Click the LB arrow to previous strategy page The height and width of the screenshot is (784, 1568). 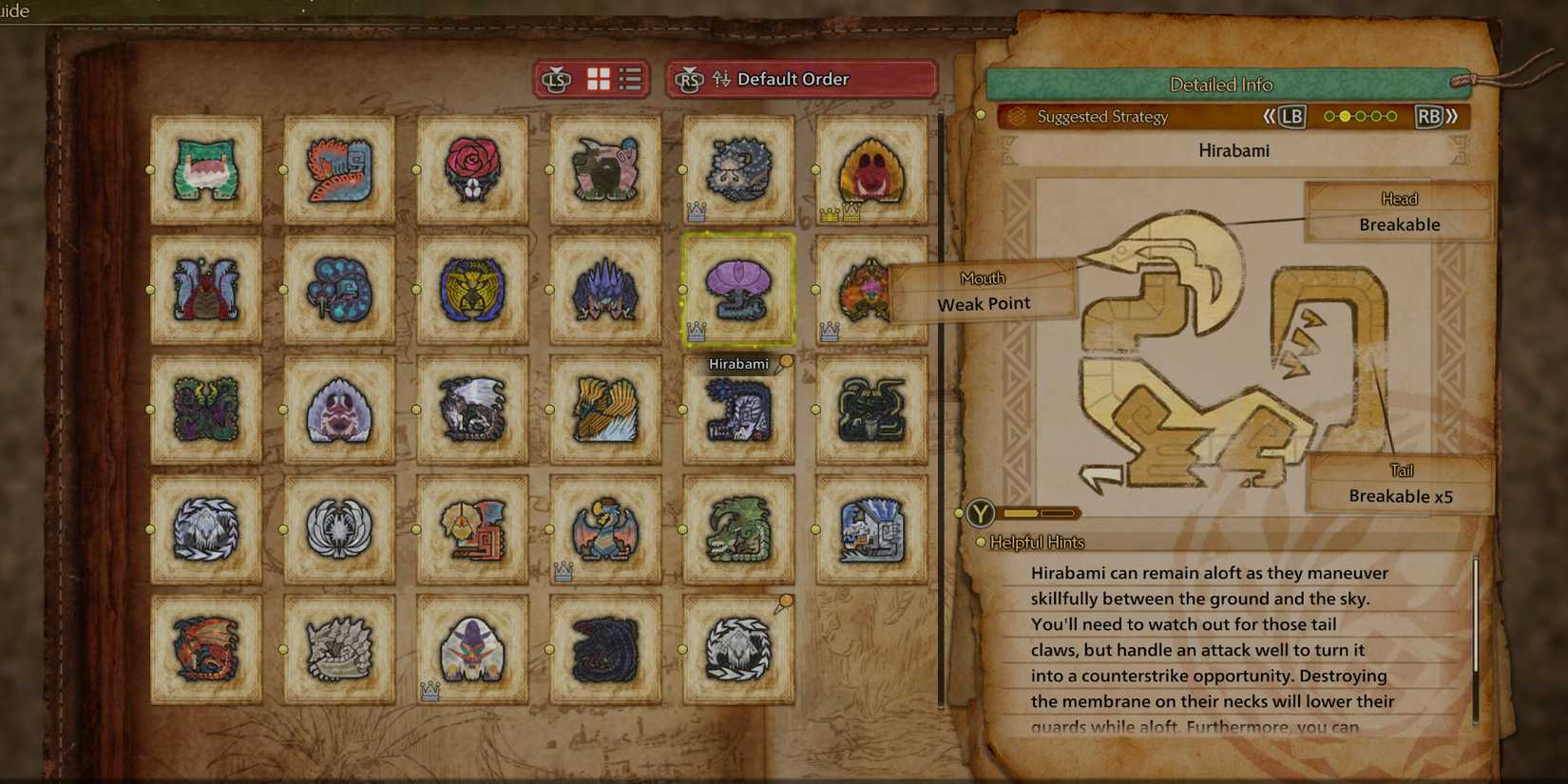(1291, 116)
